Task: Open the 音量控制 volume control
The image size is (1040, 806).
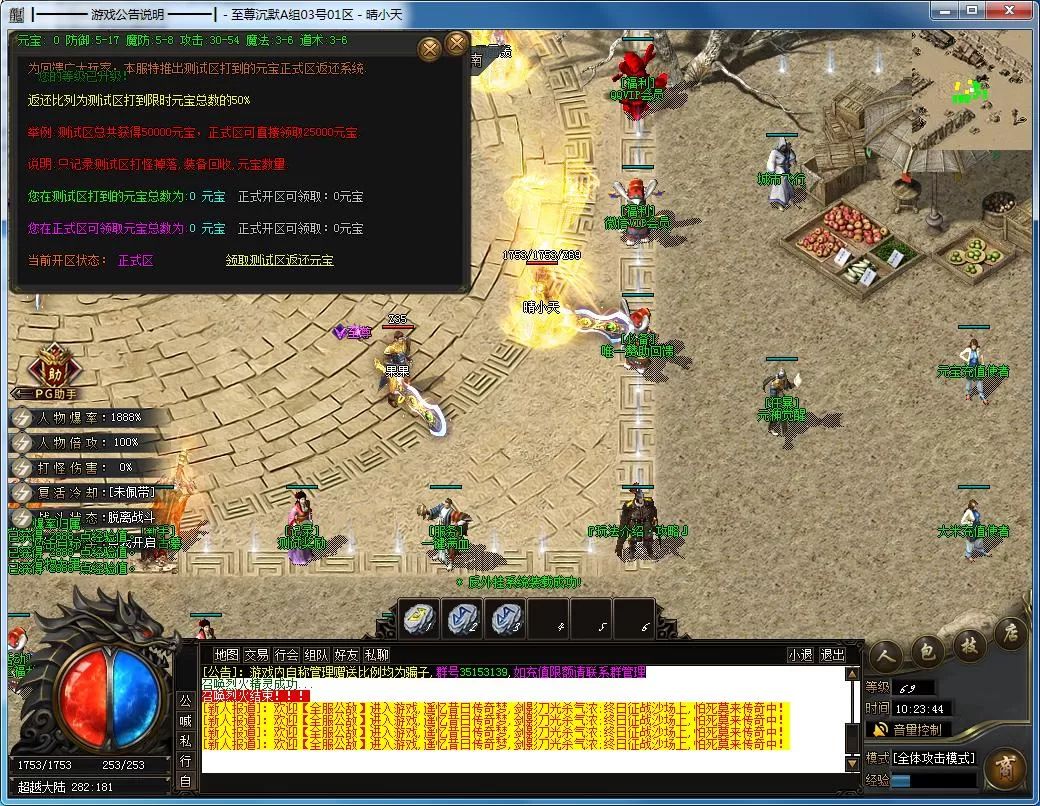Action: pyautogui.click(x=908, y=730)
